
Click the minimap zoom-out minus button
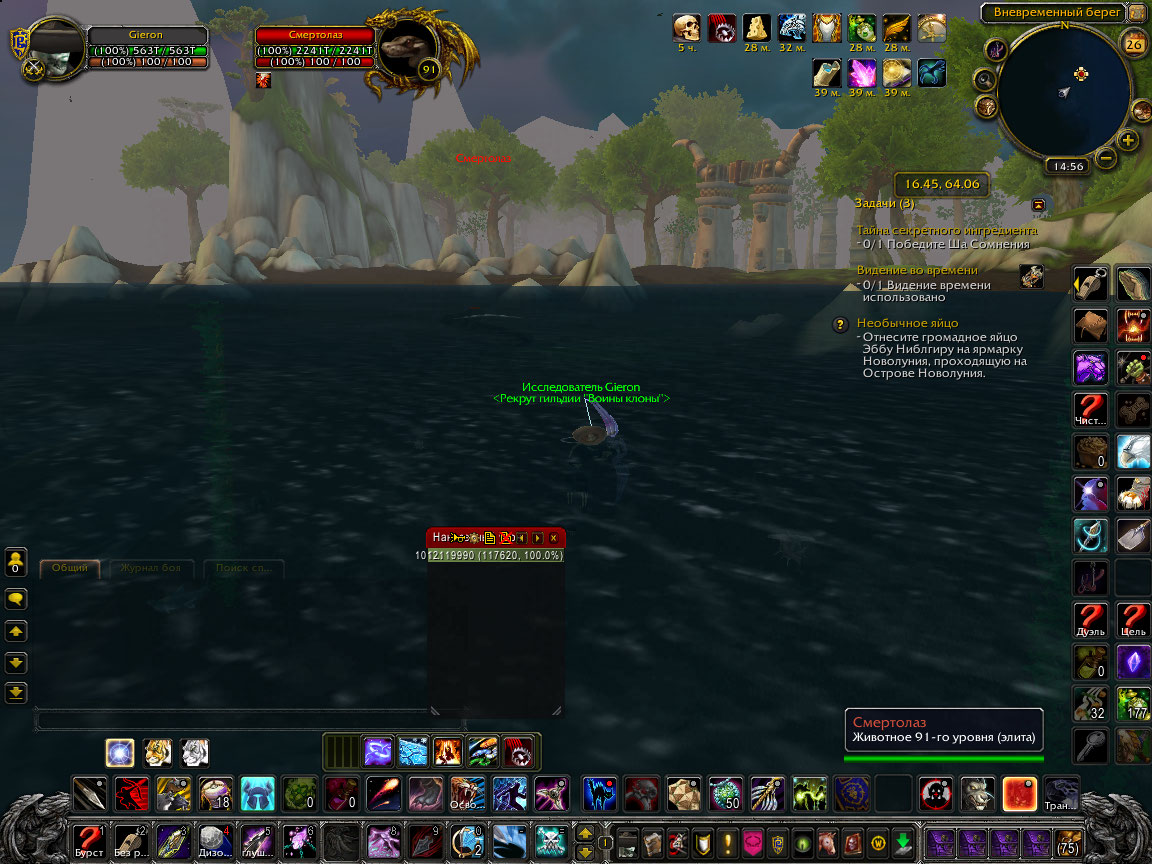[x=1106, y=157]
